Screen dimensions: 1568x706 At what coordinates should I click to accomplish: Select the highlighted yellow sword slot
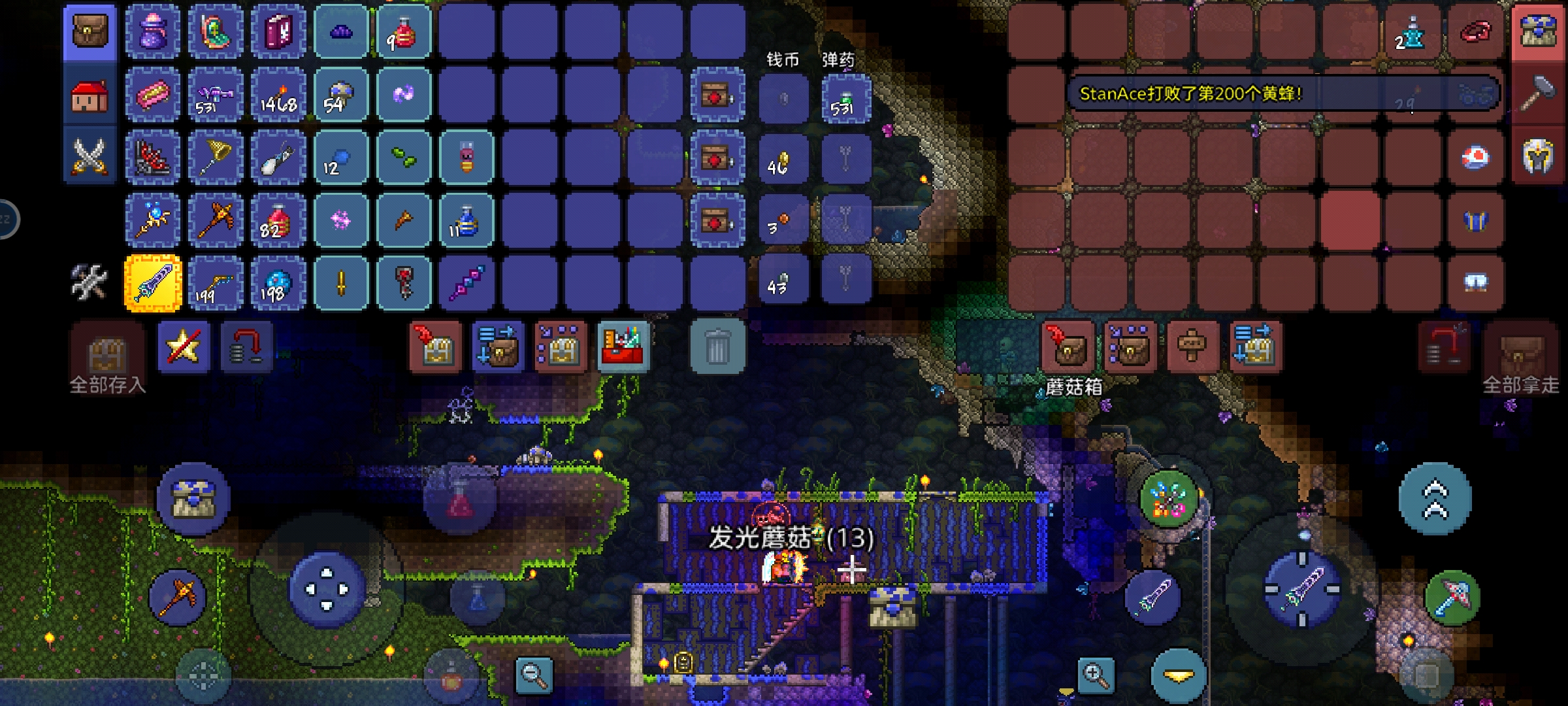pos(153,283)
